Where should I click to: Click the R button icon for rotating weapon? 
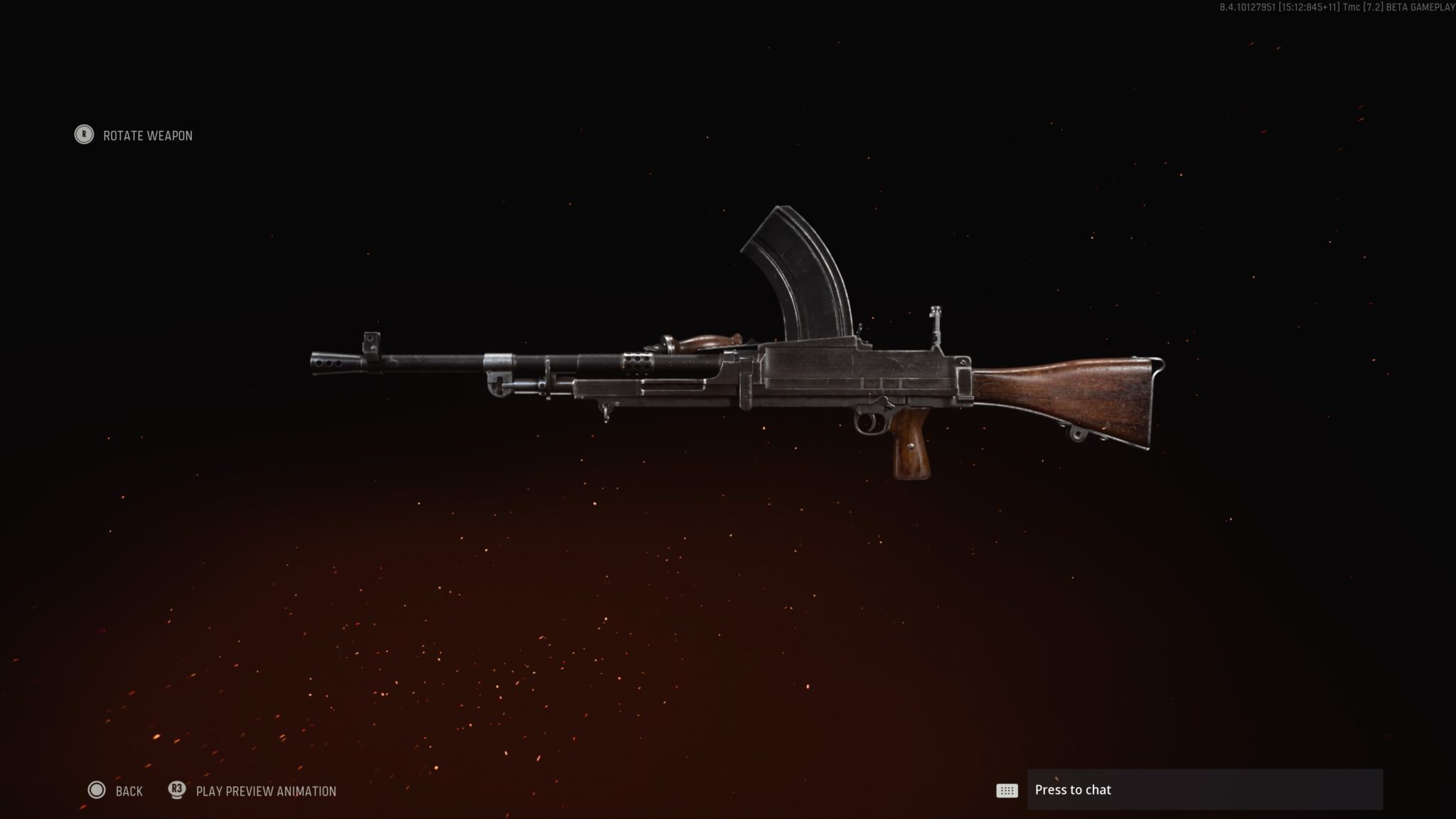point(83,135)
